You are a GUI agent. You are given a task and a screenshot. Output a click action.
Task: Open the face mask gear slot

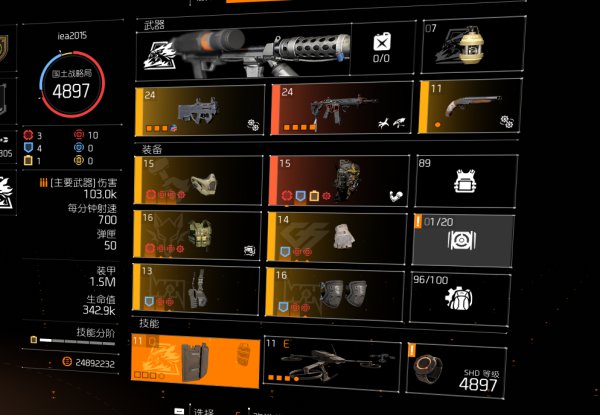[x=199, y=180]
